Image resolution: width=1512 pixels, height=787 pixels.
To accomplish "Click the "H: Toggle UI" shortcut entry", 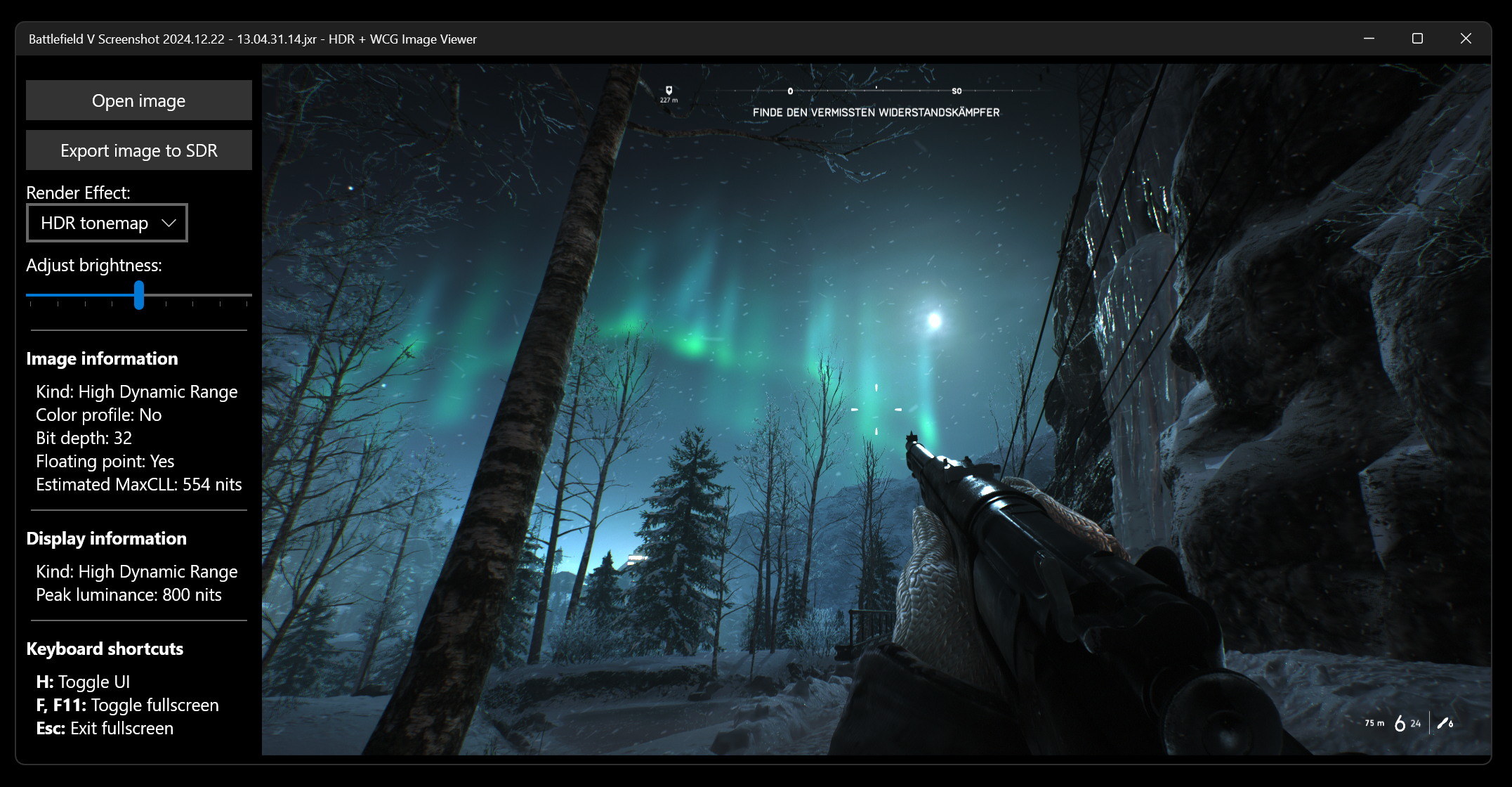I will pos(84,681).
